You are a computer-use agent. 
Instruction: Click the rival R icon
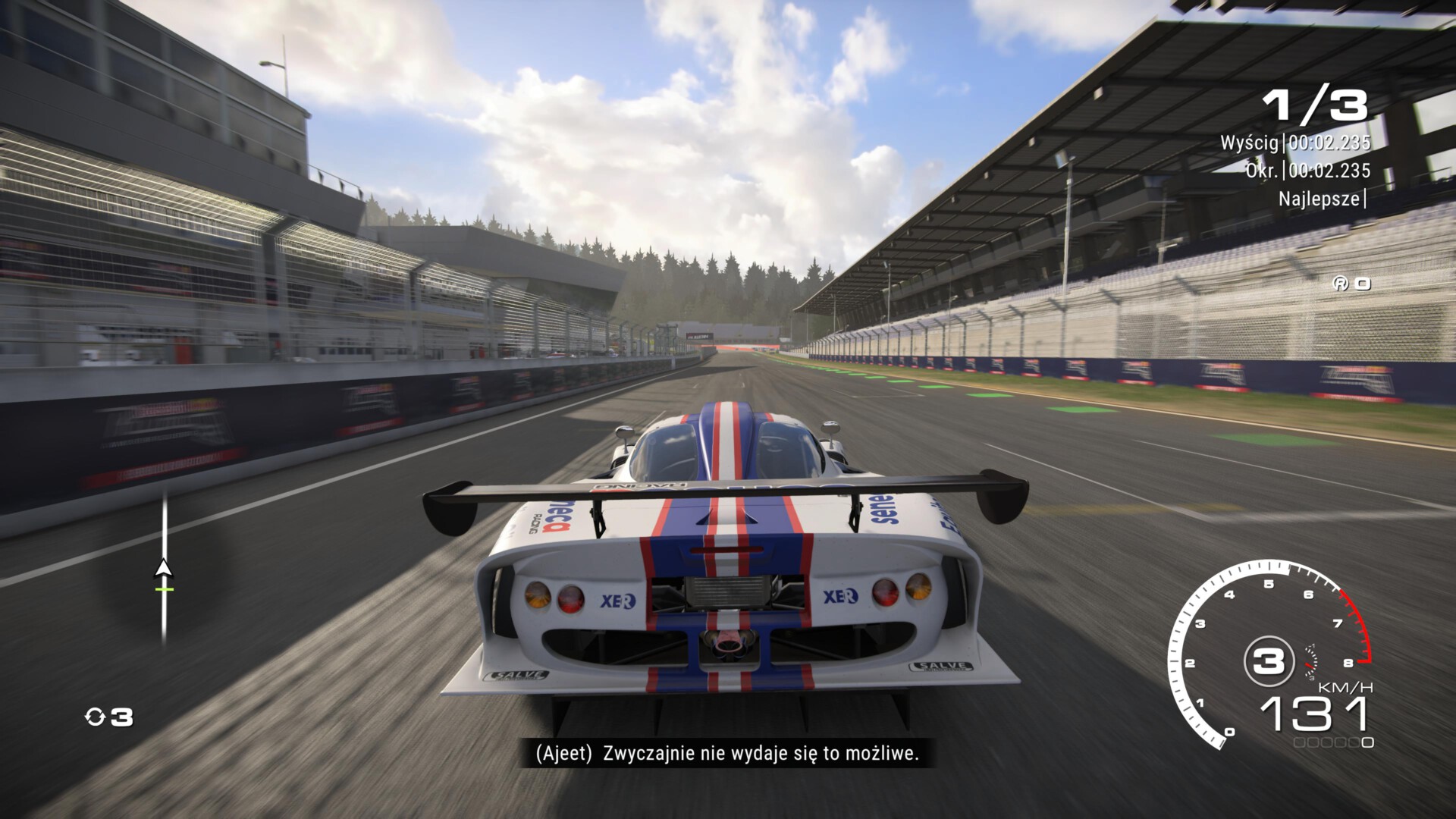click(x=1340, y=284)
